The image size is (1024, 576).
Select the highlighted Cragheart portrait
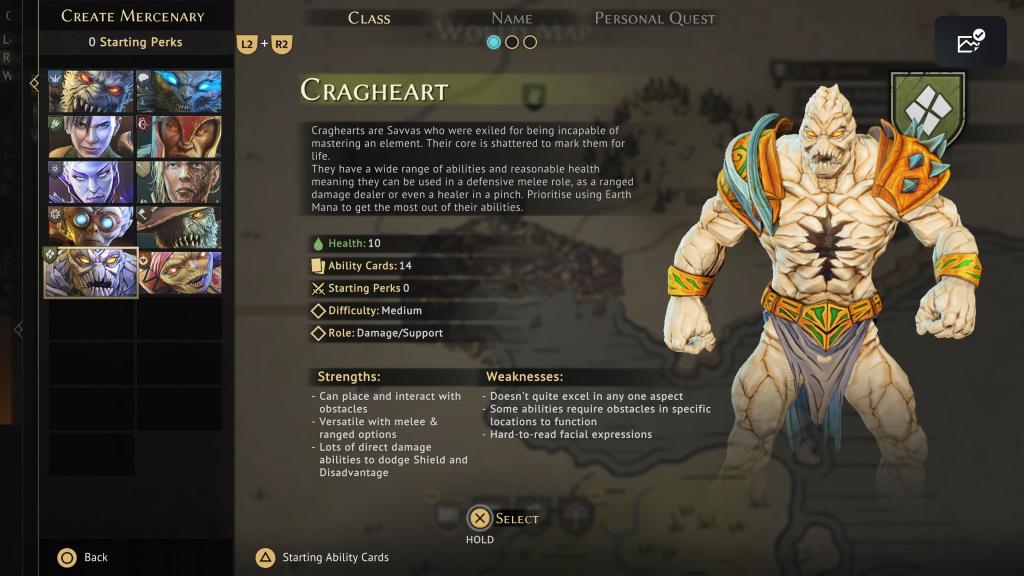click(x=91, y=273)
